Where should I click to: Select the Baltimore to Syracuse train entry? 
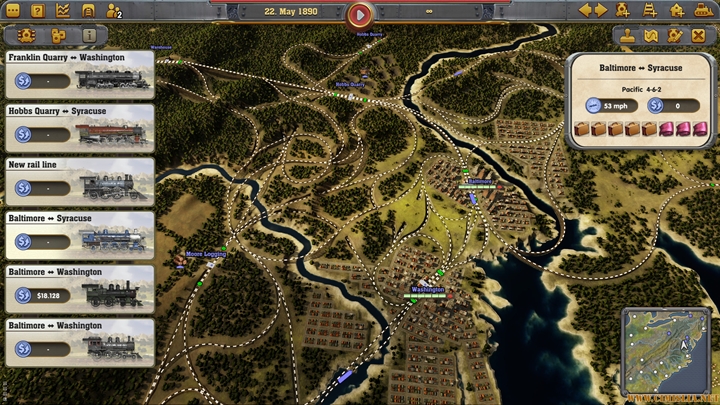coord(80,235)
